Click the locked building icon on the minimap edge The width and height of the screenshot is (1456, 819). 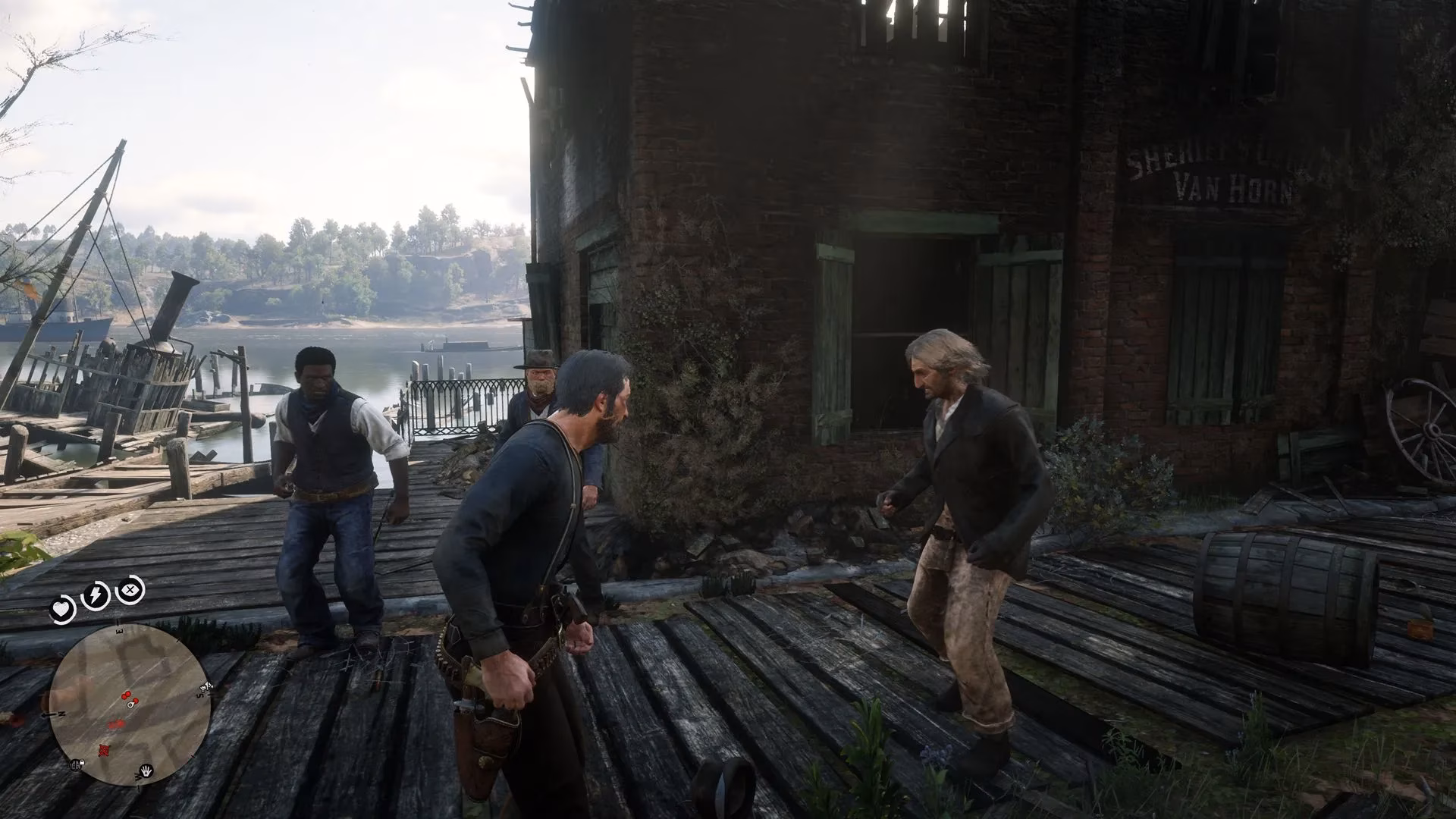pos(75,764)
